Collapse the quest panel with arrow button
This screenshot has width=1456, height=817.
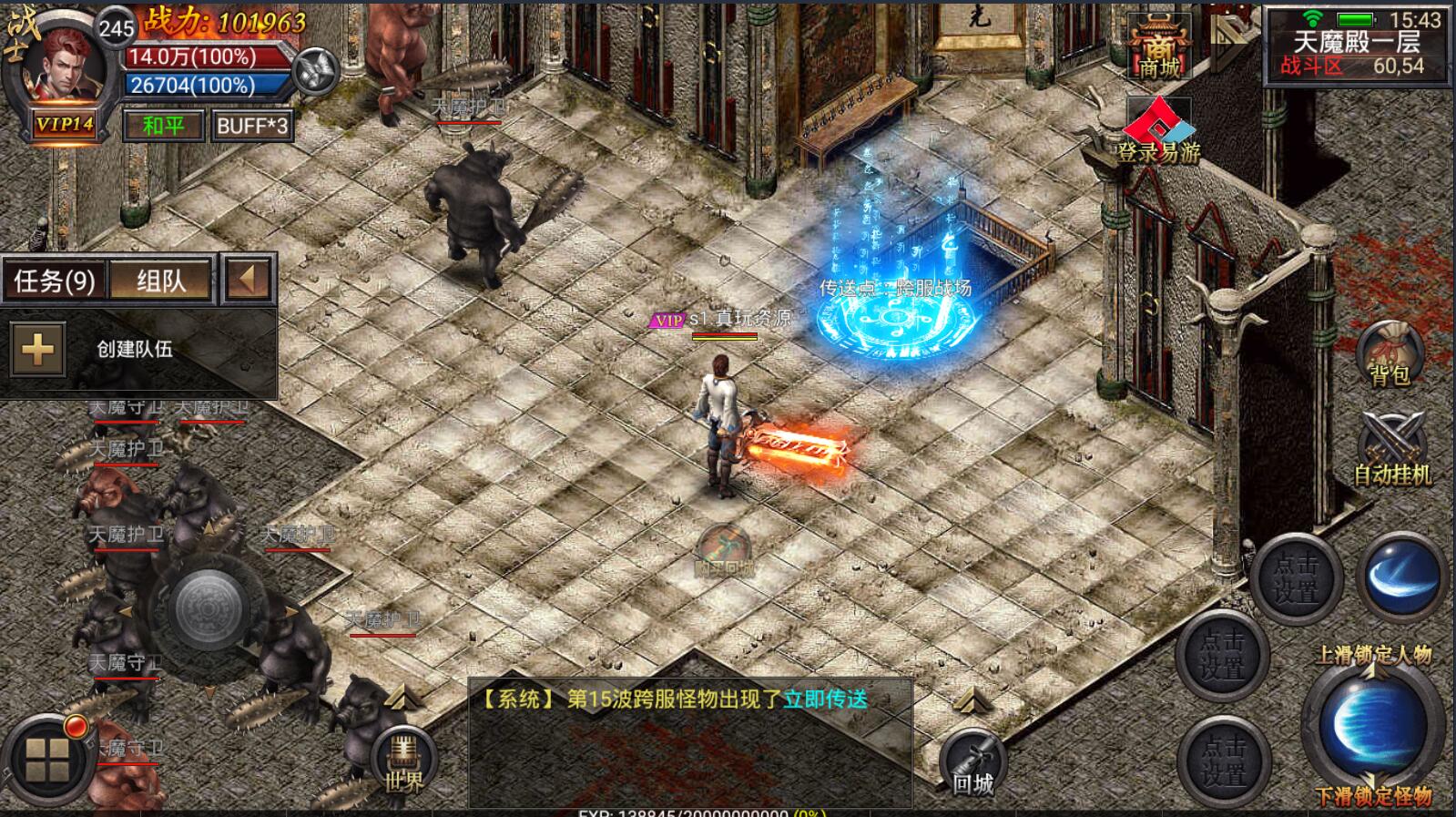pyautogui.click(x=248, y=279)
